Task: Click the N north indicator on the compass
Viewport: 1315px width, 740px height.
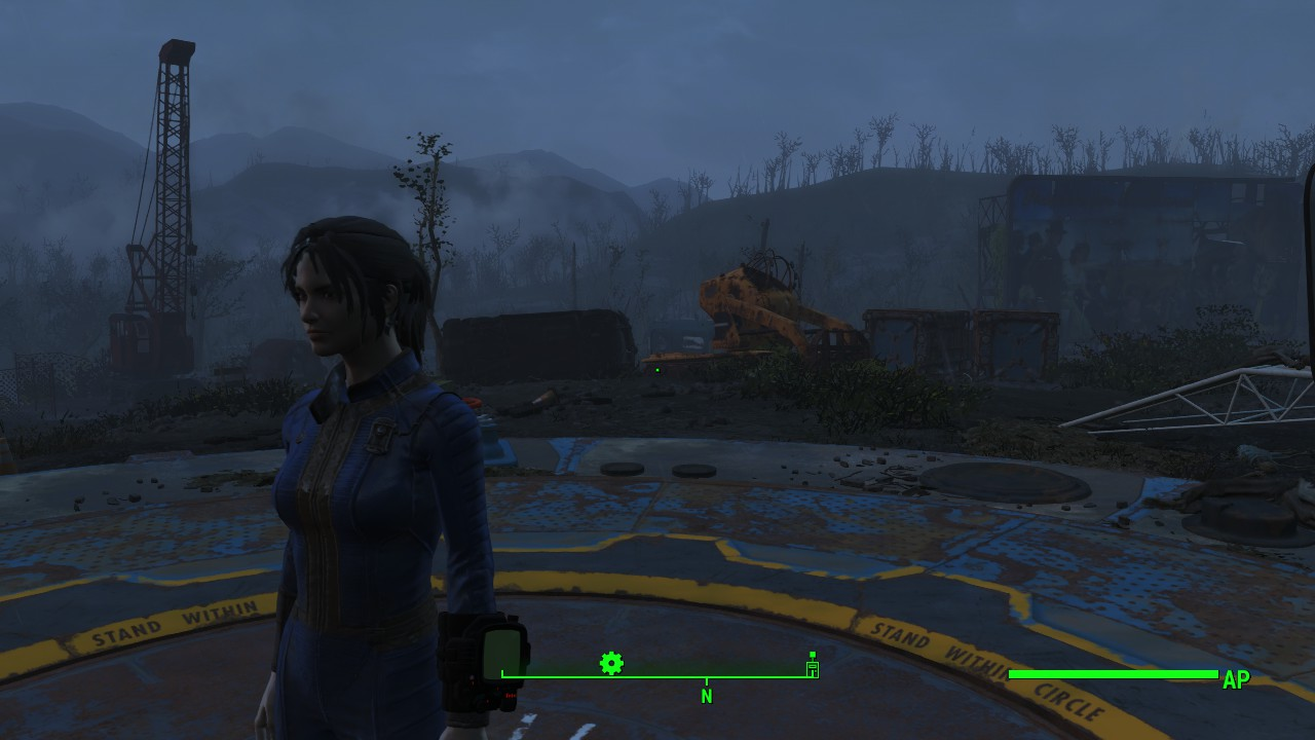Action: [706, 696]
